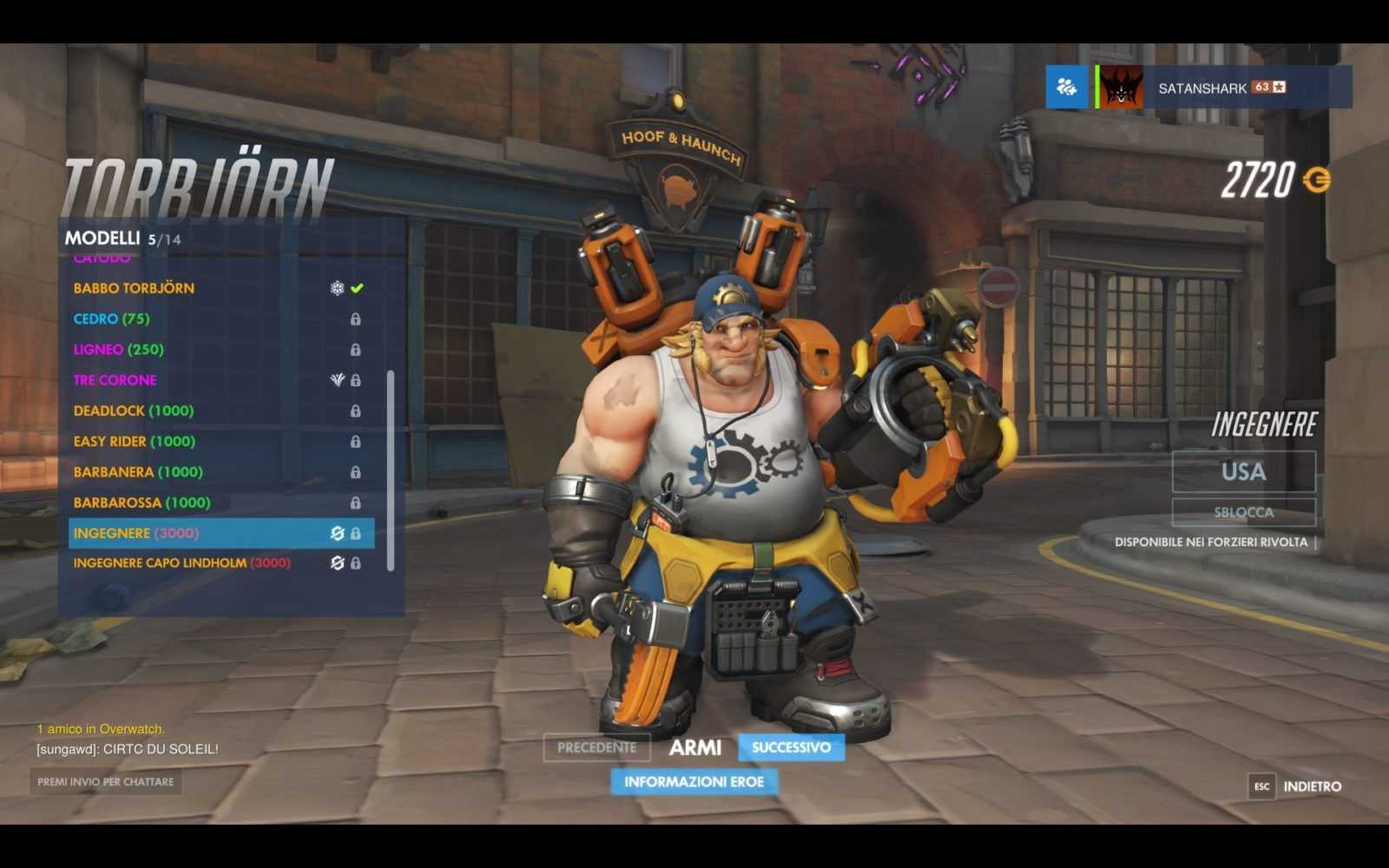Click the USA button
The width and height of the screenshot is (1389, 868).
coord(1243,472)
